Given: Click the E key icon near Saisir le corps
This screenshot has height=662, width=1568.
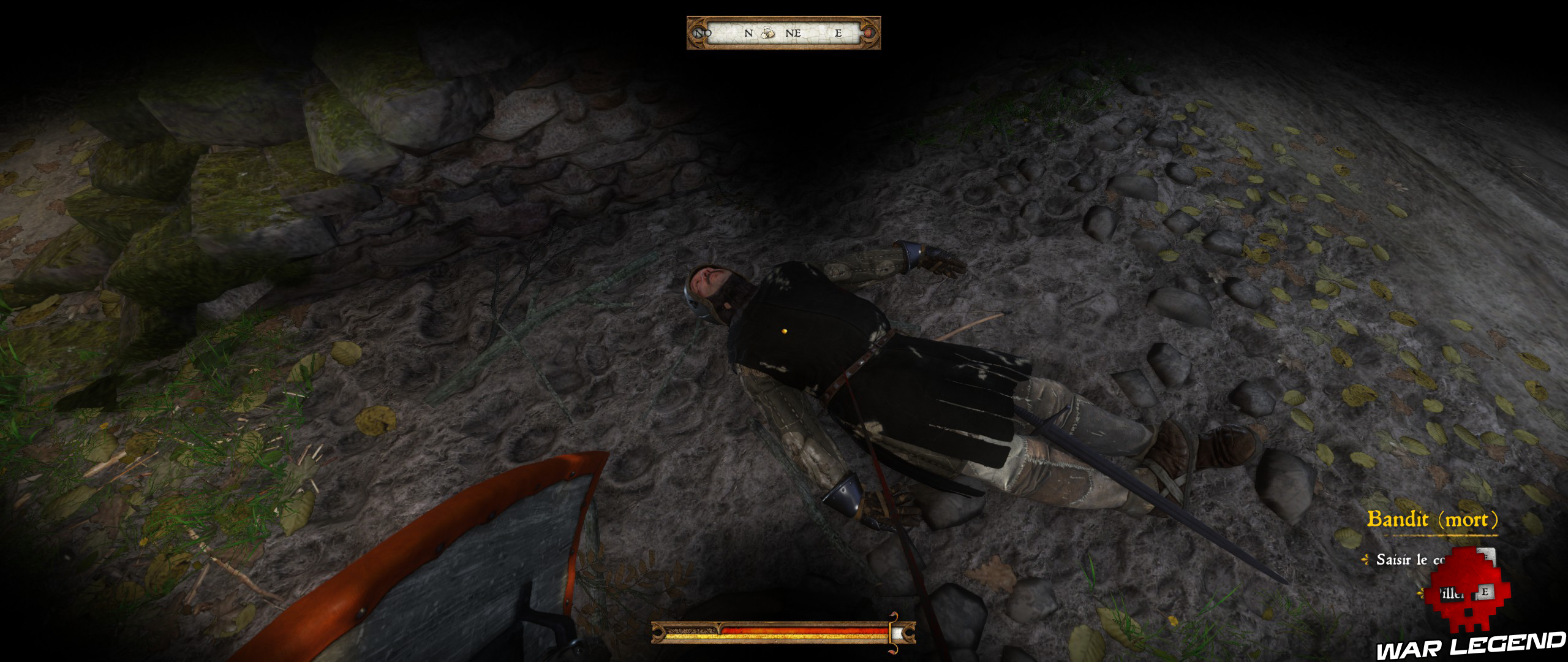Looking at the screenshot, I should (1487, 555).
